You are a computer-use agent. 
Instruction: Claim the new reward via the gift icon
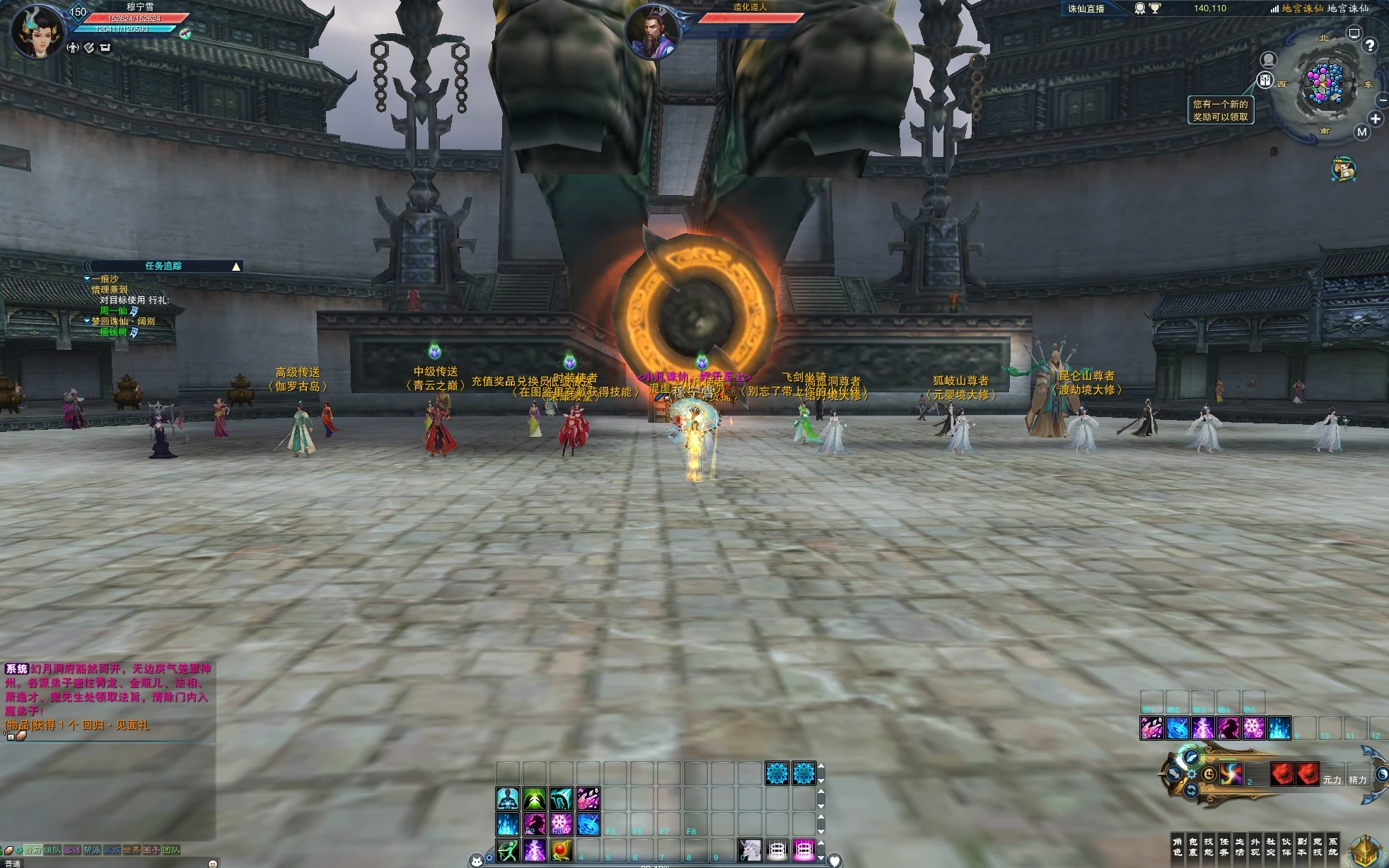click(x=1265, y=81)
